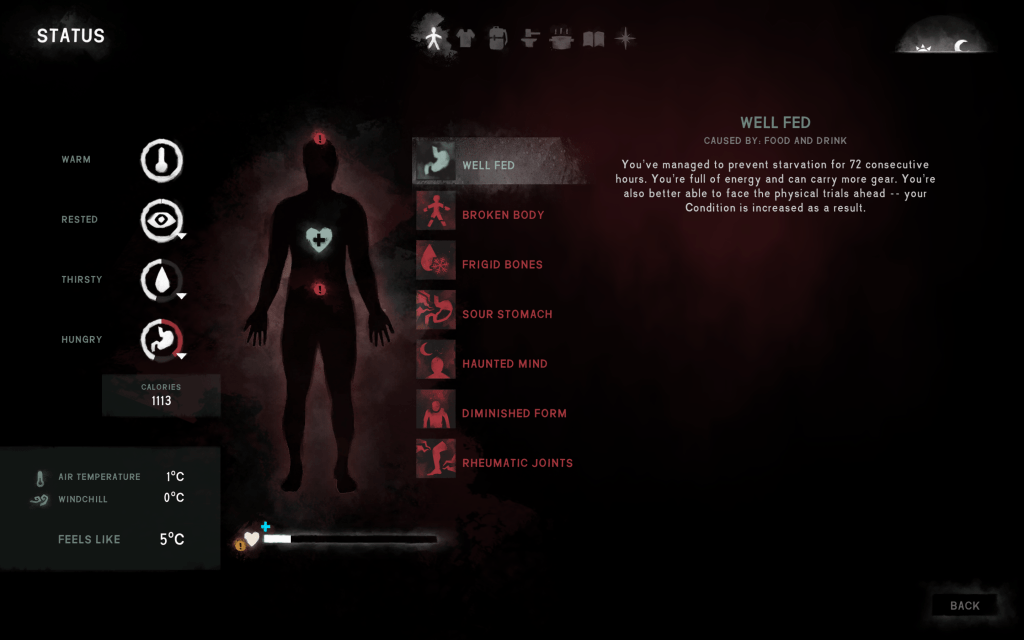Select the Status stick-figure tab
Image resolution: width=1024 pixels, height=640 pixels.
(x=434, y=39)
